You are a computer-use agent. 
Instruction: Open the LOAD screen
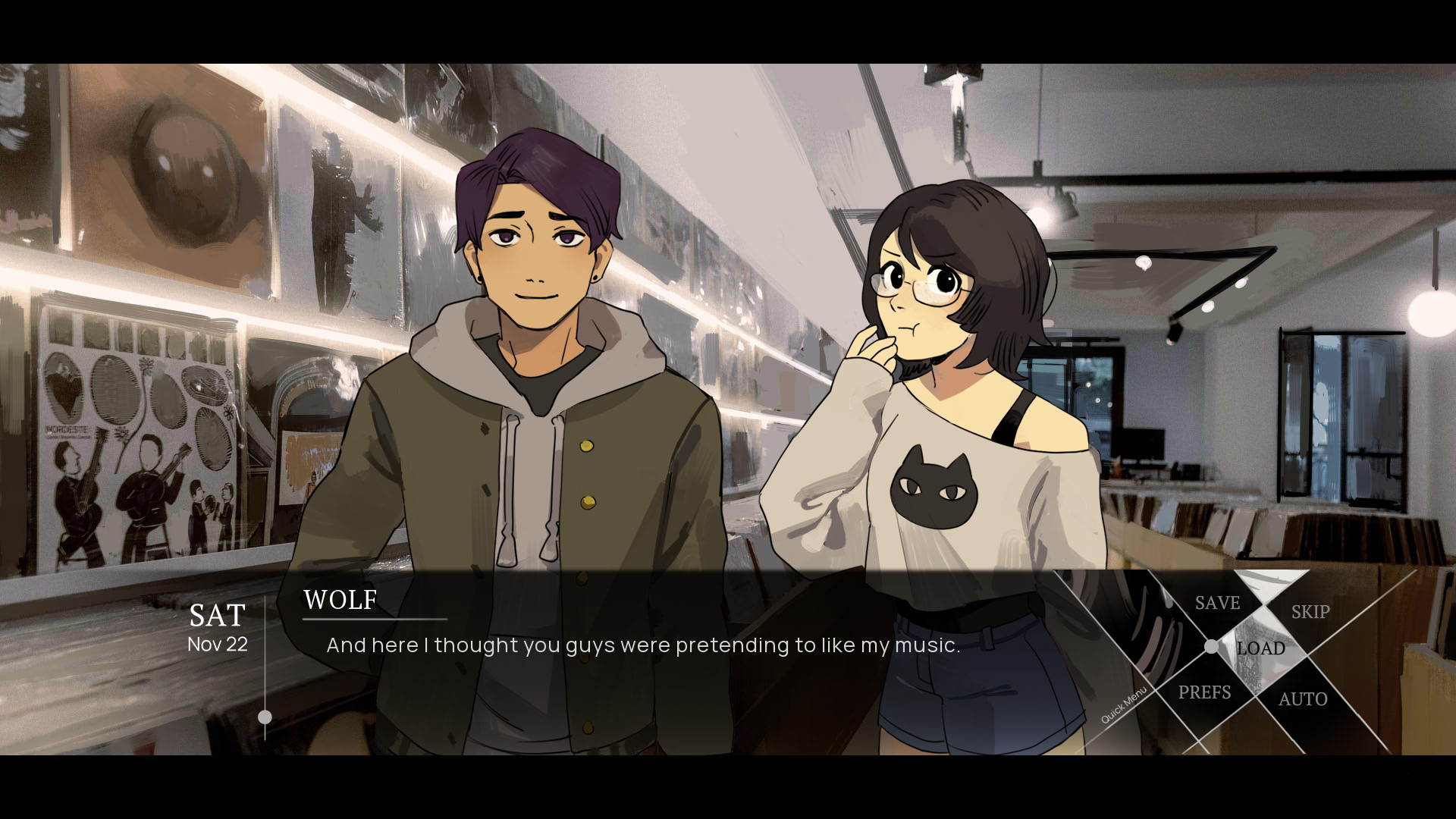point(1260,648)
